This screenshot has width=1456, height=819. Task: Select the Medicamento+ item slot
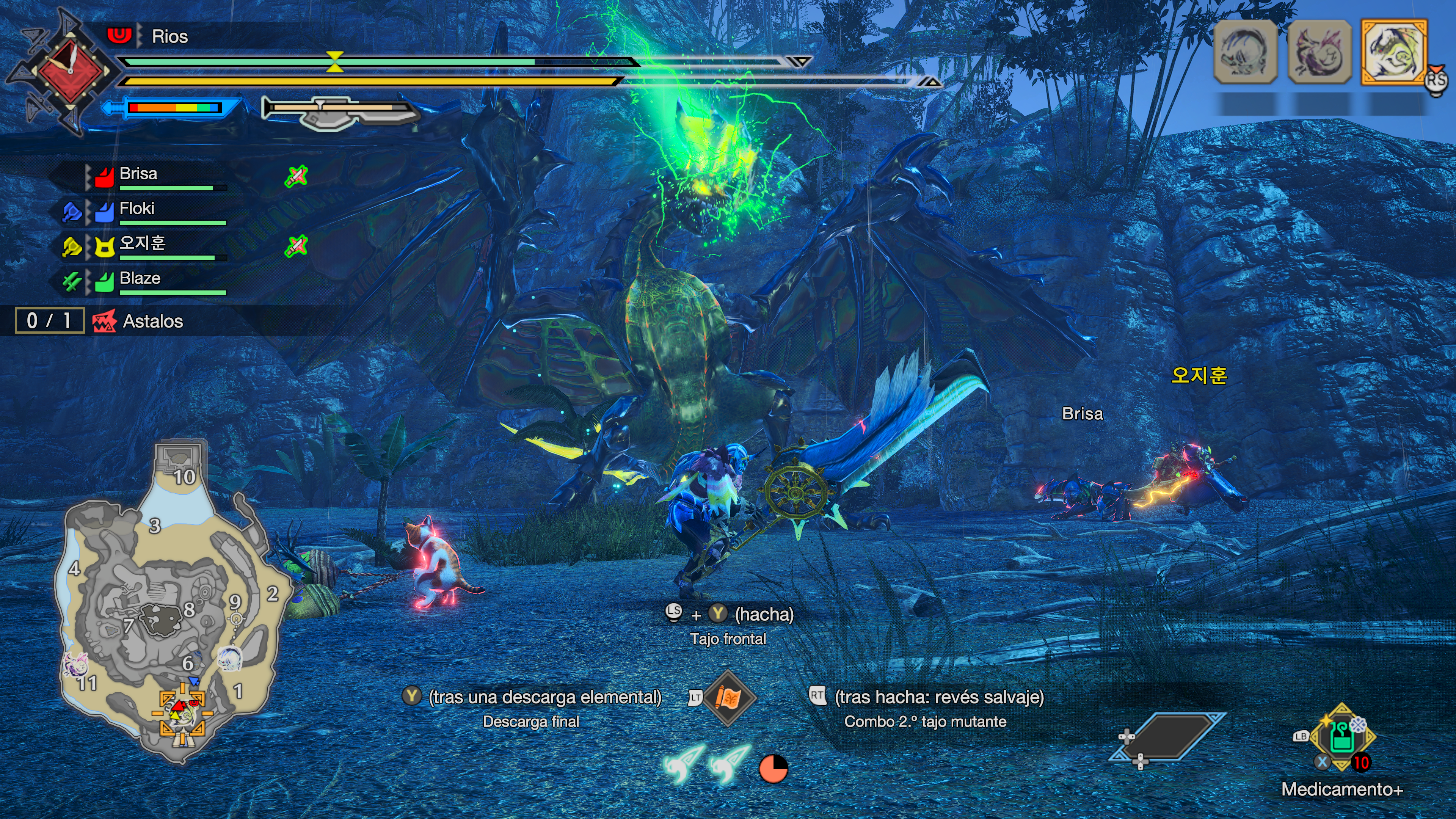[1342, 737]
